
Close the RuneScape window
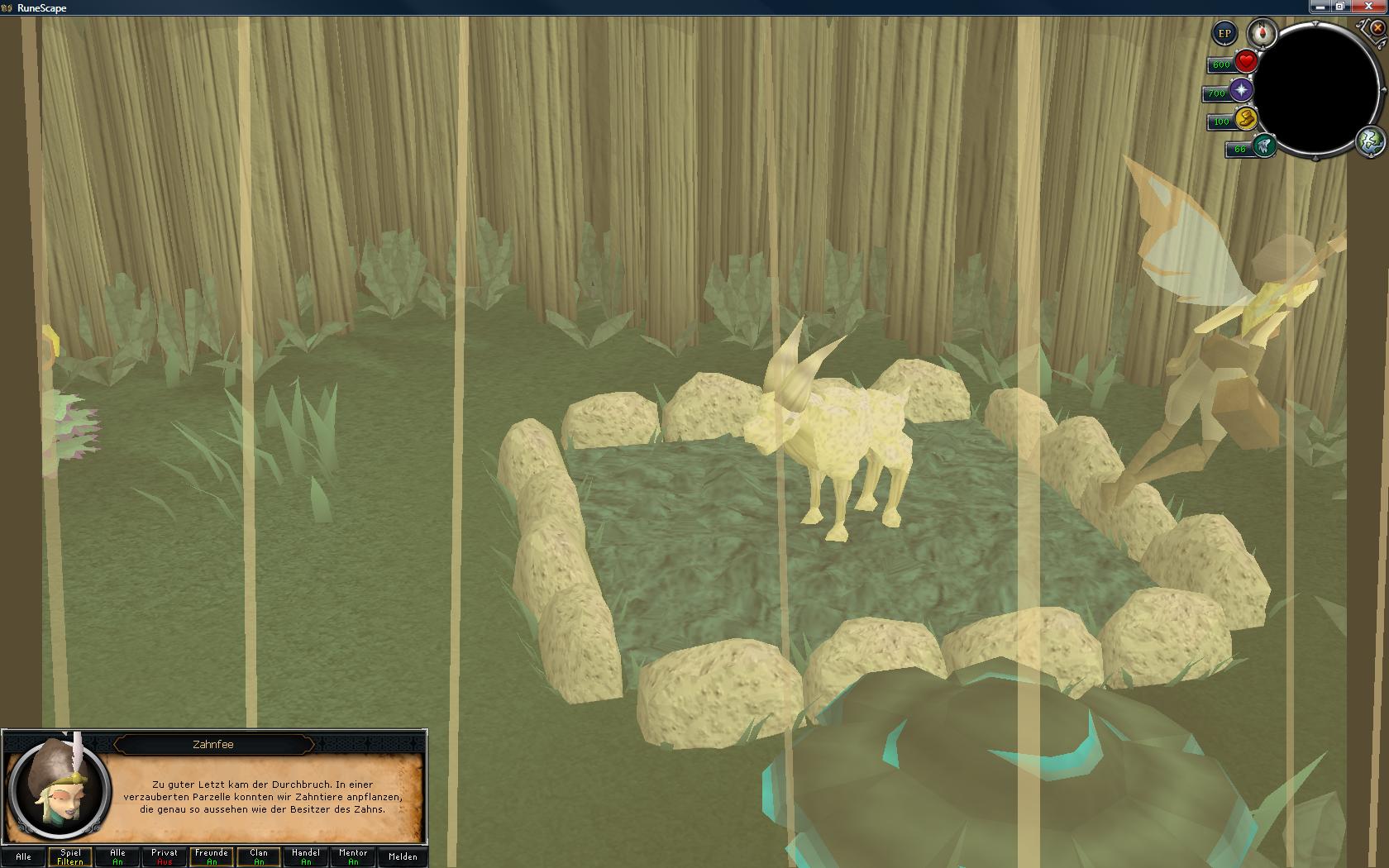coord(1370,7)
